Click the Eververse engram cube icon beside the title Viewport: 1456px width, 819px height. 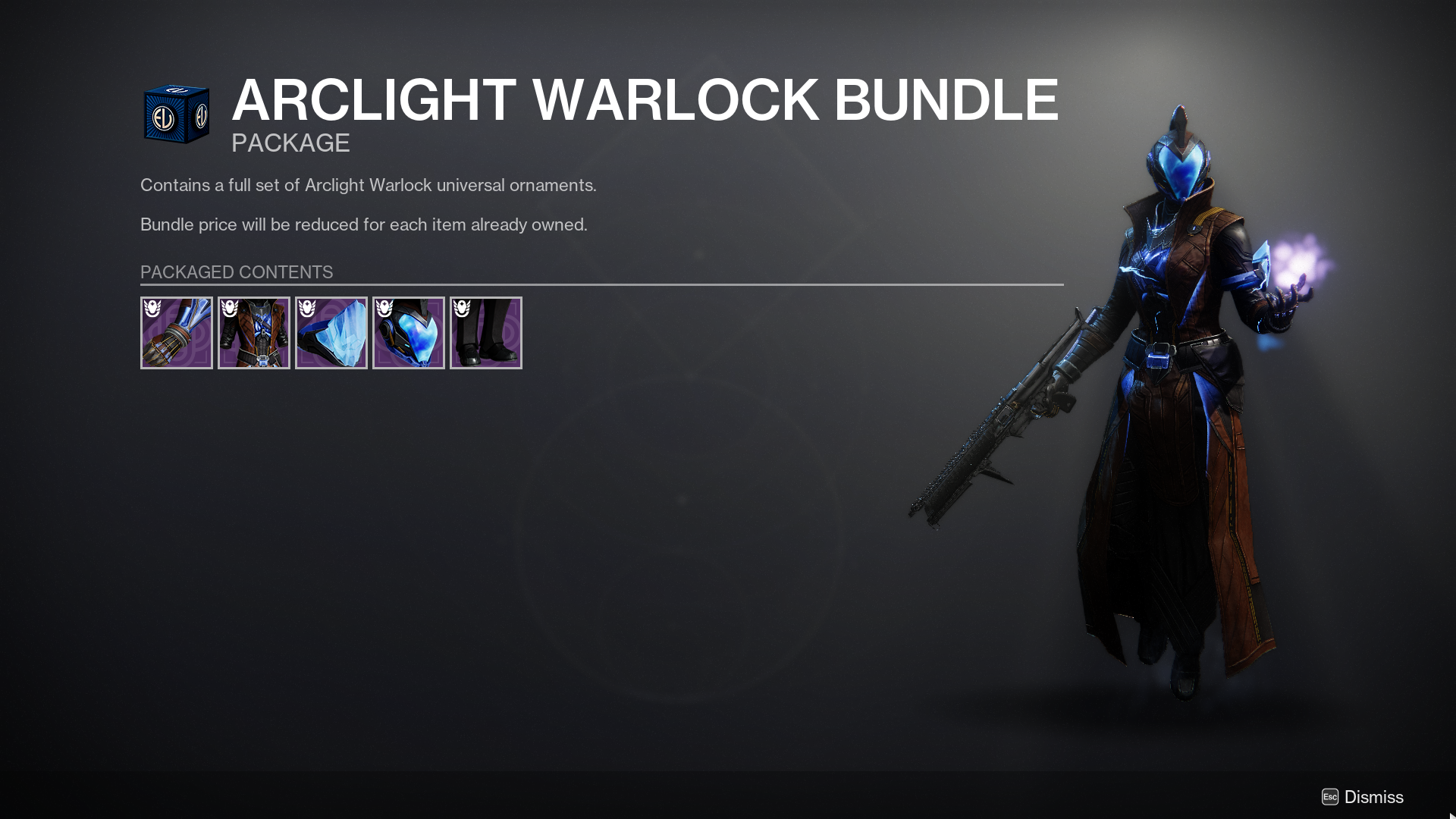(x=177, y=114)
